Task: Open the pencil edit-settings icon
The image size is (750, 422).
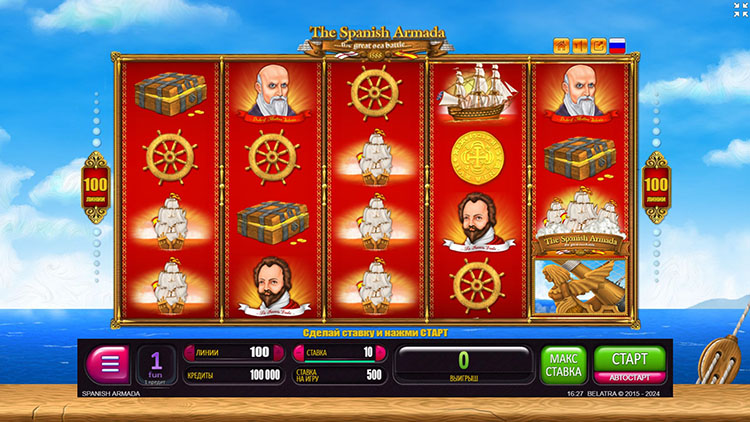Action: click(x=598, y=46)
